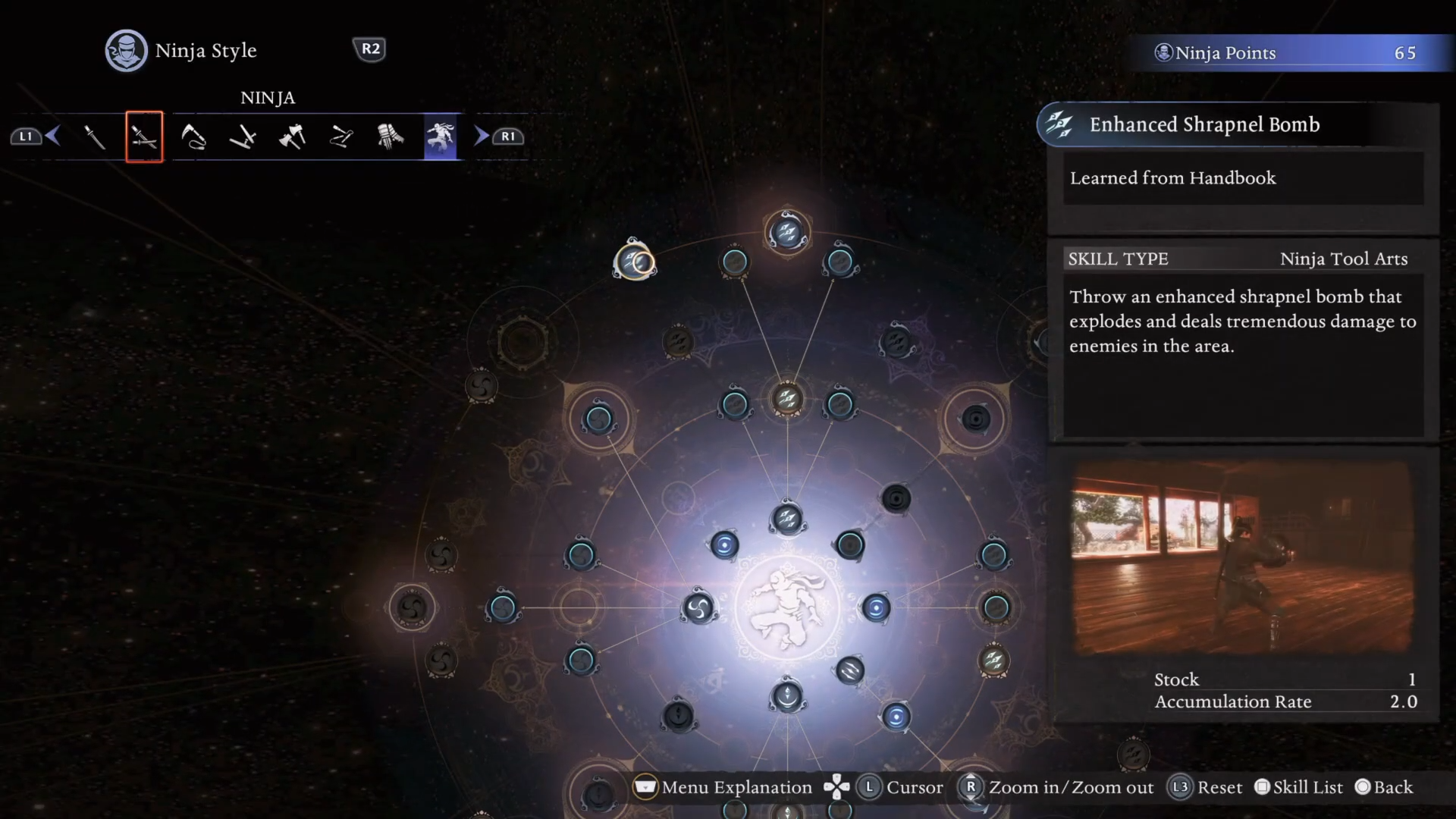Open the kusarigama skill tree tab
Screen dimensions: 1456x819
click(x=193, y=137)
